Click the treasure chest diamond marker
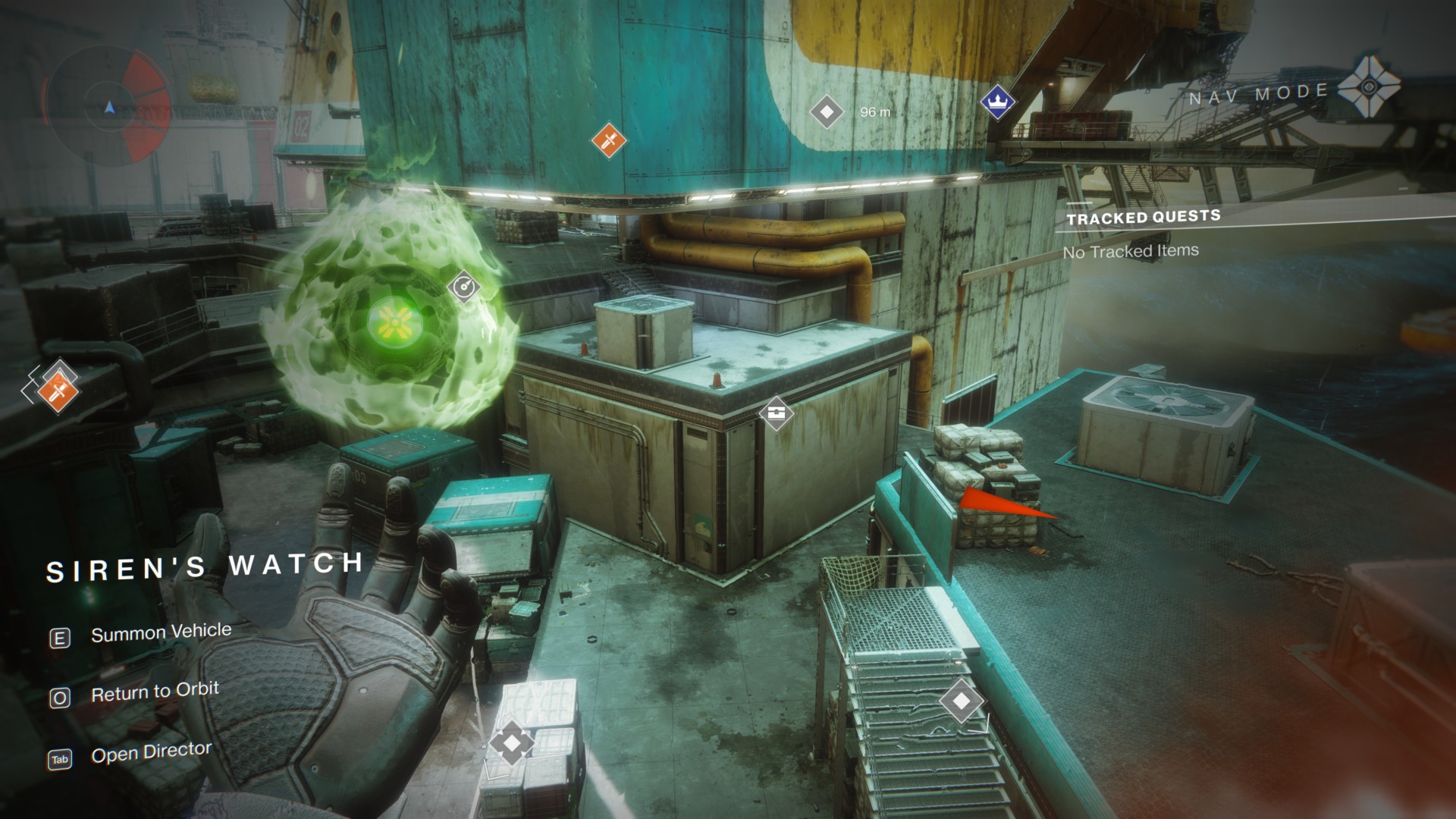Image resolution: width=1456 pixels, height=819 pixels. pos(776,413)
